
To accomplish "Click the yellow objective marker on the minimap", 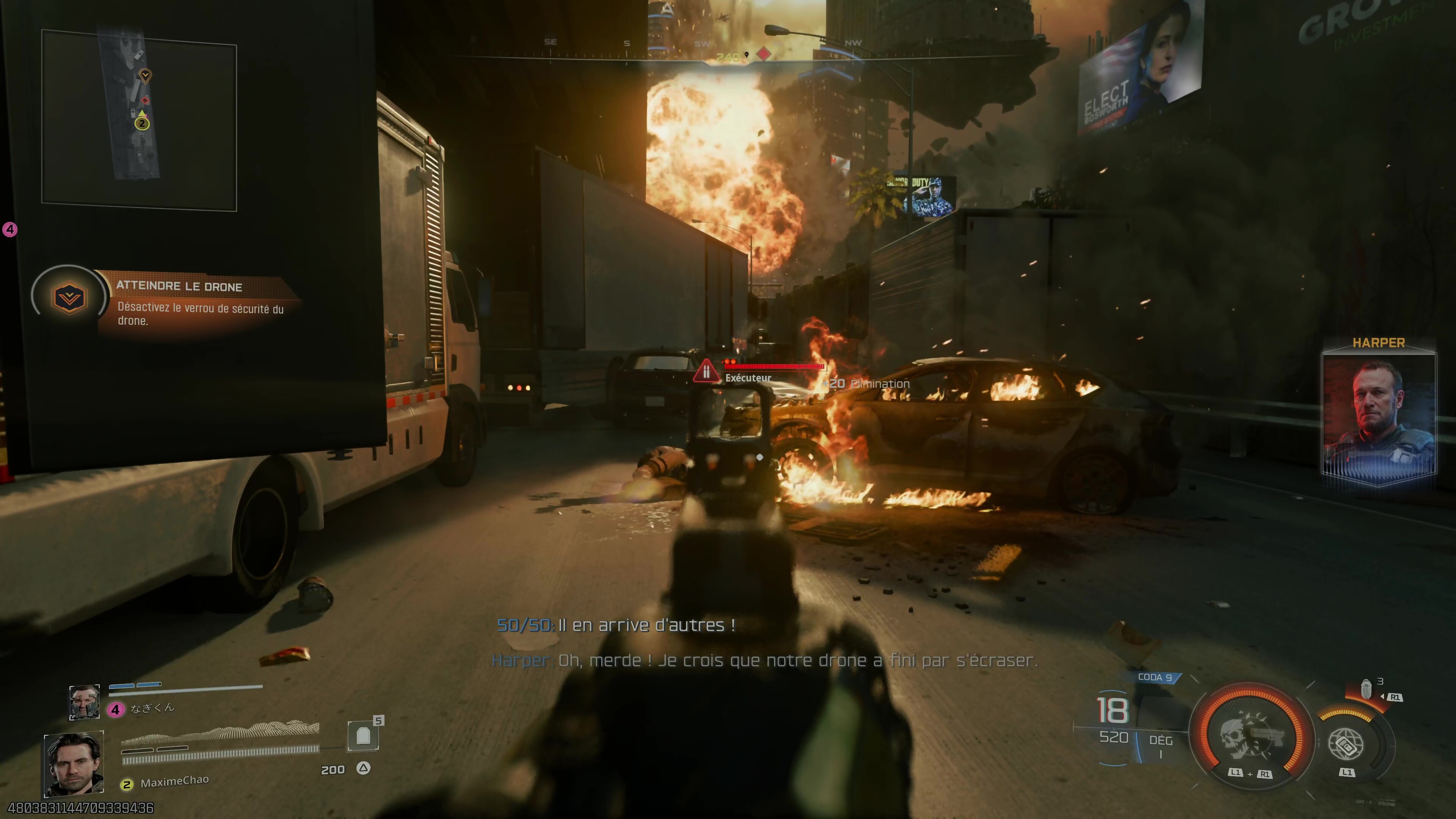I will (x=145, y=75).
